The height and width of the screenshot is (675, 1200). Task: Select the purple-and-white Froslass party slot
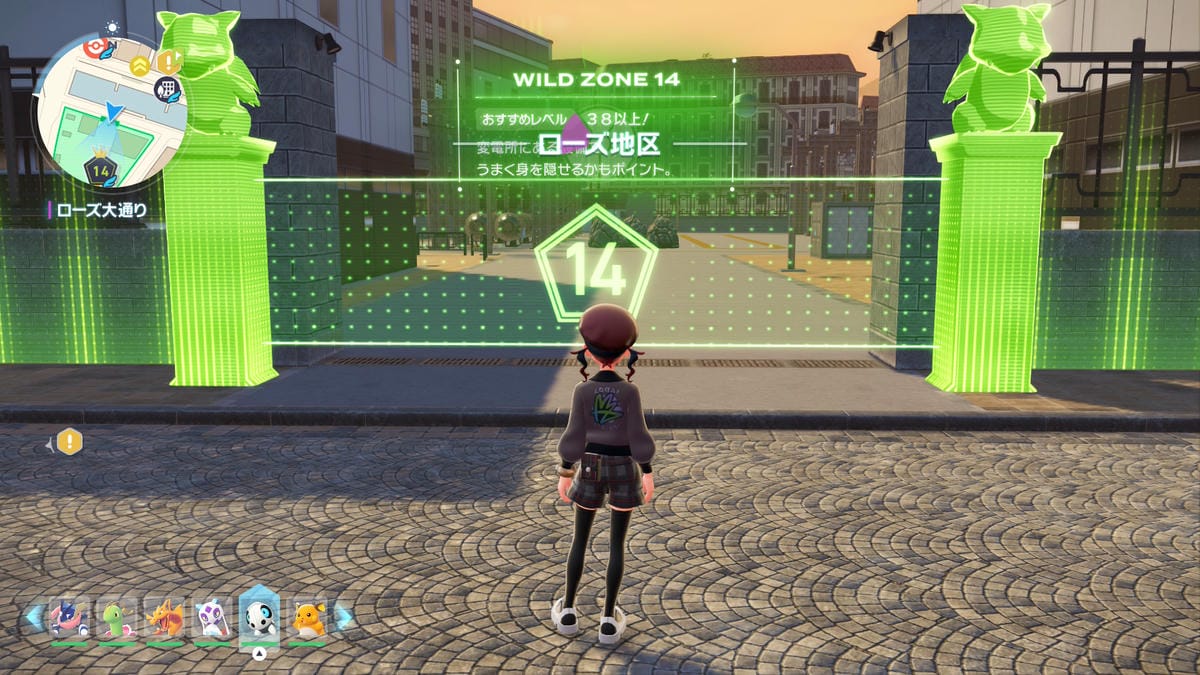tap(213, 618)
